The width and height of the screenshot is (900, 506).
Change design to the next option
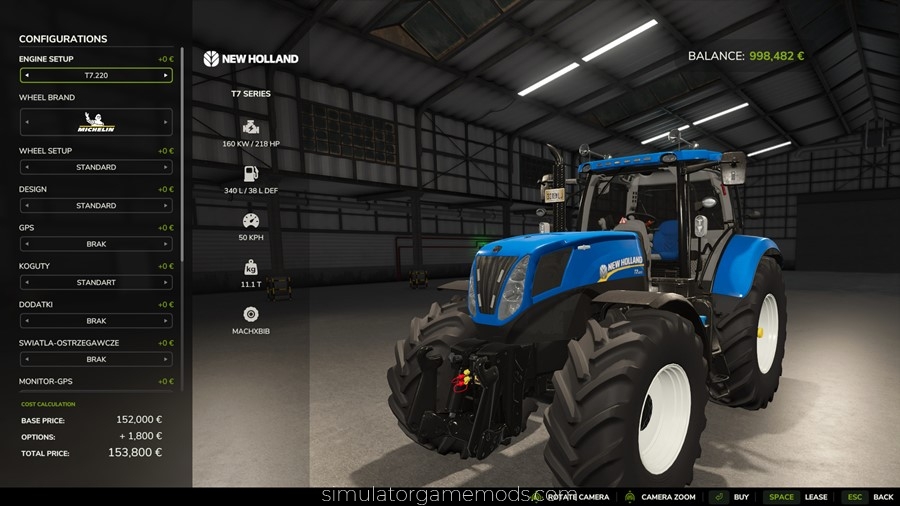point(166,206)
